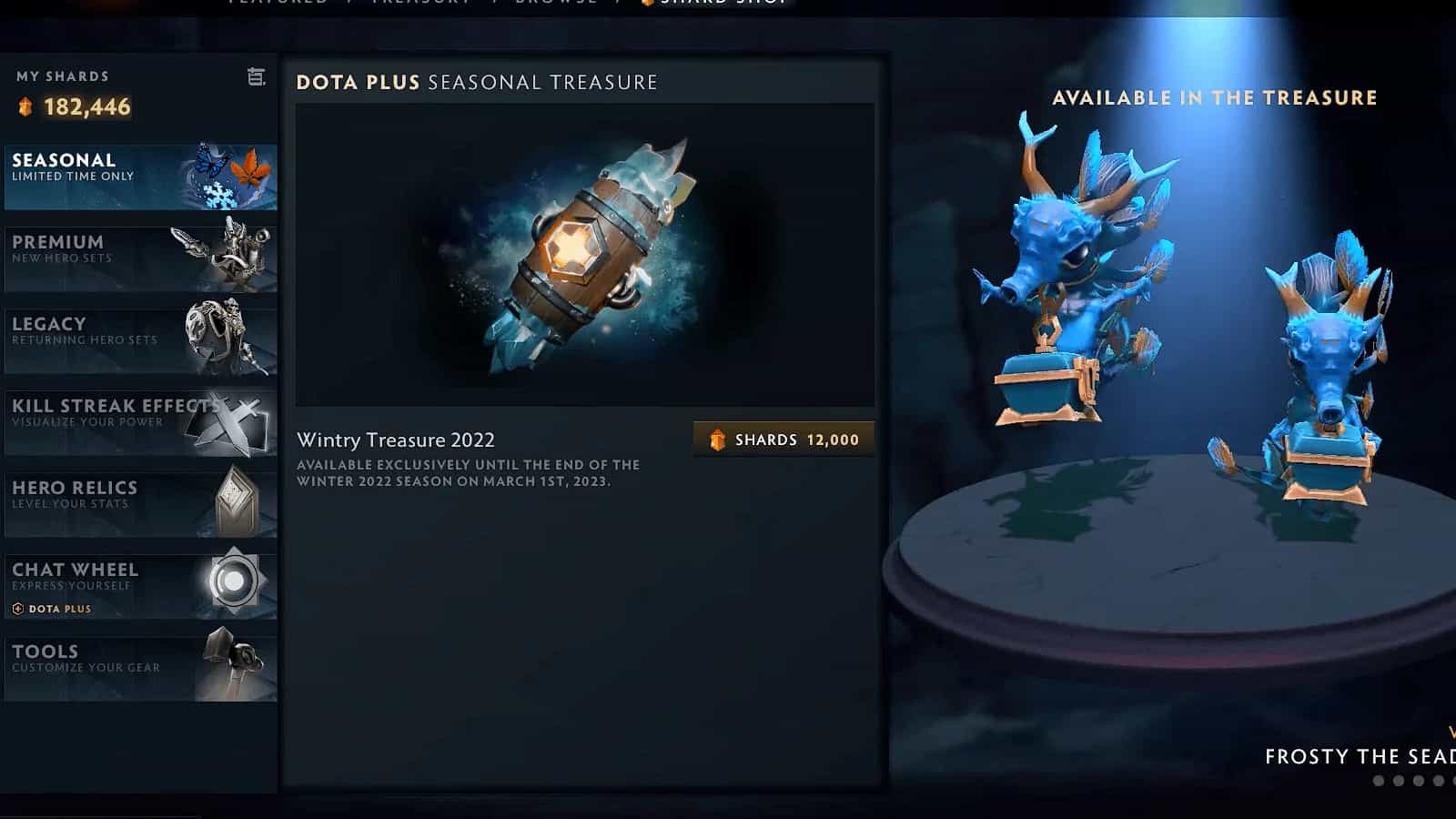The height and width of the screenshot is (819, 1456).
Task: Open the shard purchase history icon
Action: (x=256, y=77)
